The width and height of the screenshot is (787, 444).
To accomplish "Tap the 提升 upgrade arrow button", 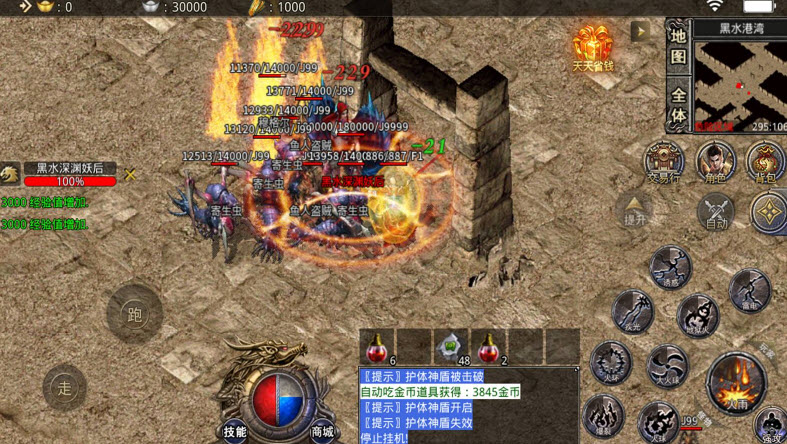I will [x=635, y=210].
